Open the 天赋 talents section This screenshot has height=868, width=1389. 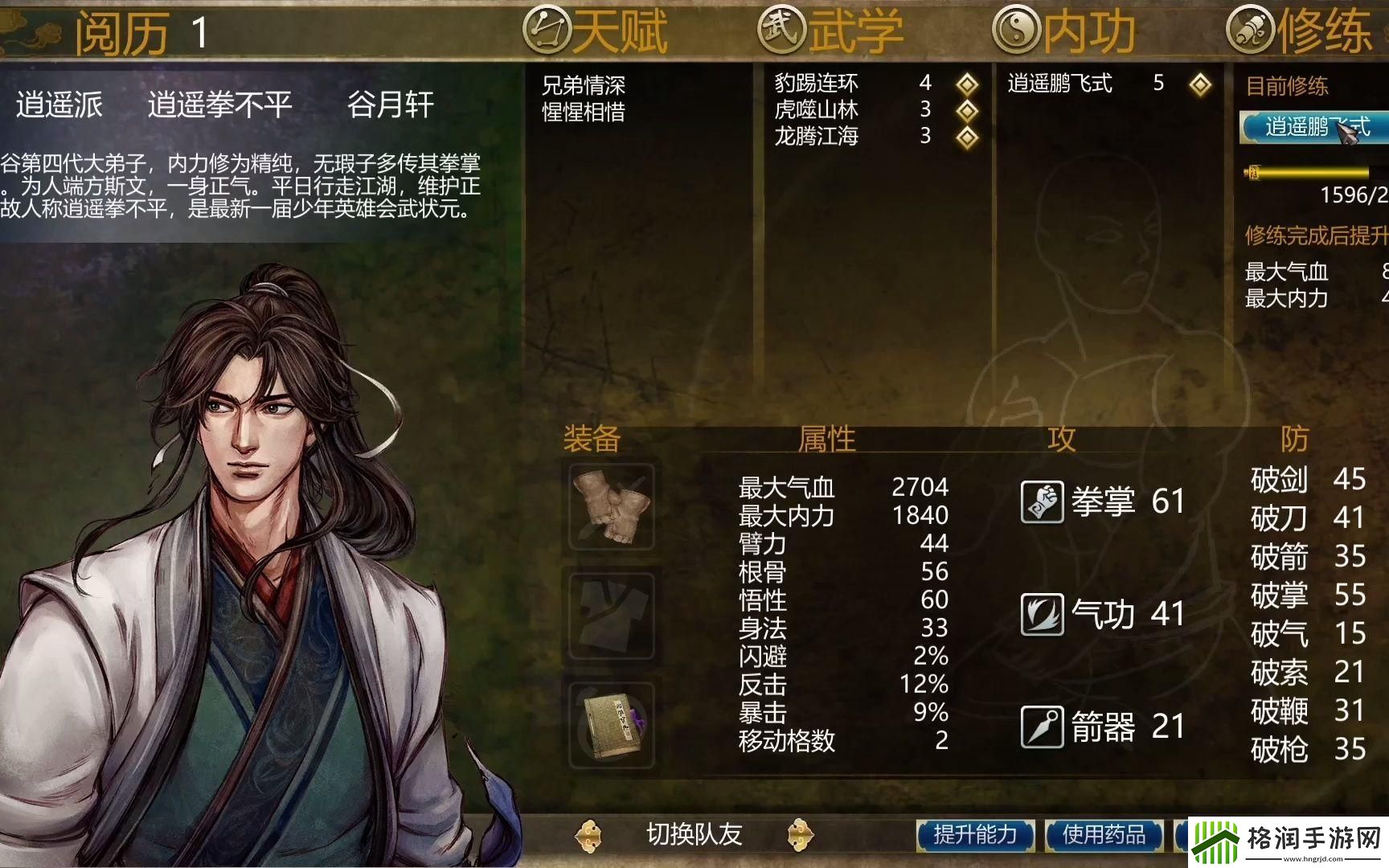point(596,31)
